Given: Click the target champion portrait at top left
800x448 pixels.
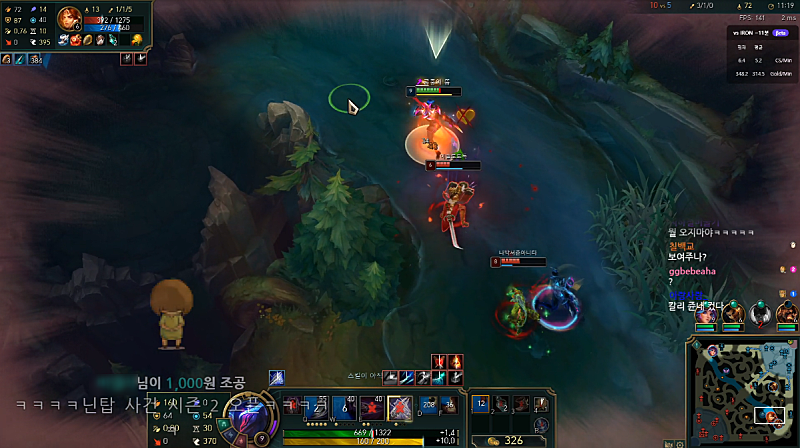Looking at the screenshot, I should click(x=71, y=19).
